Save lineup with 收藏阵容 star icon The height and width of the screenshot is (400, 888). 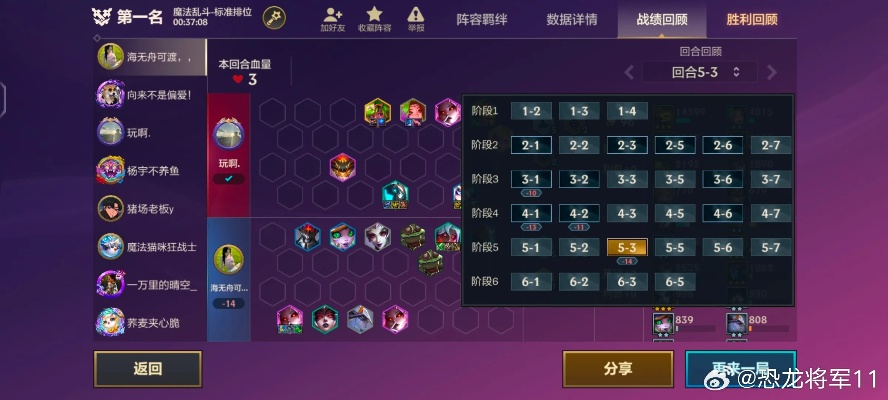(x=374, y=18)
